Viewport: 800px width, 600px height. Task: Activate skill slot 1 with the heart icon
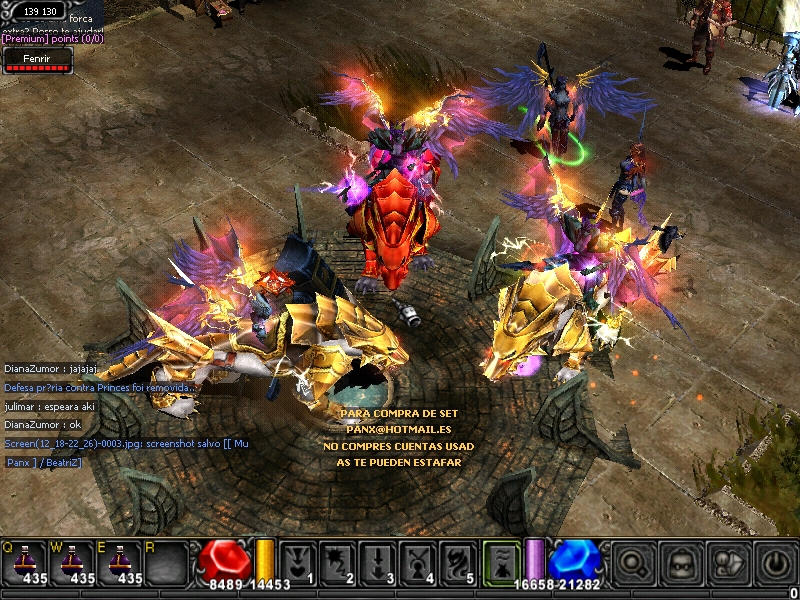(297, 563)
